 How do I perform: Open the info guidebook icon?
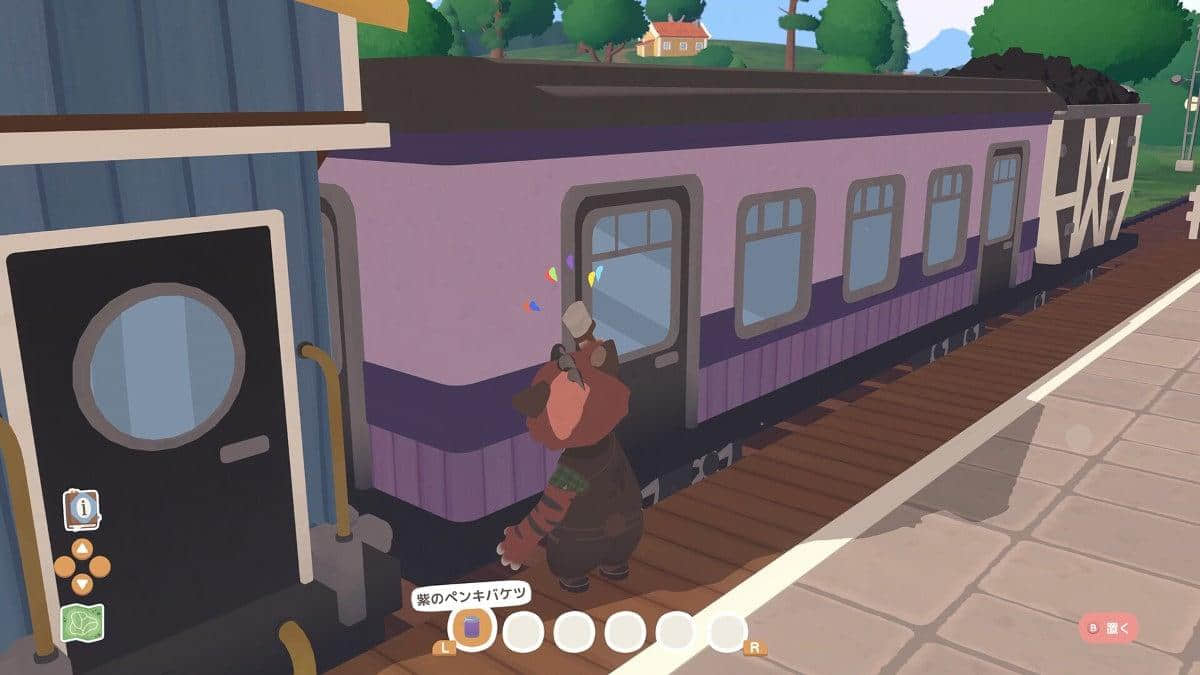coord(82,509)
